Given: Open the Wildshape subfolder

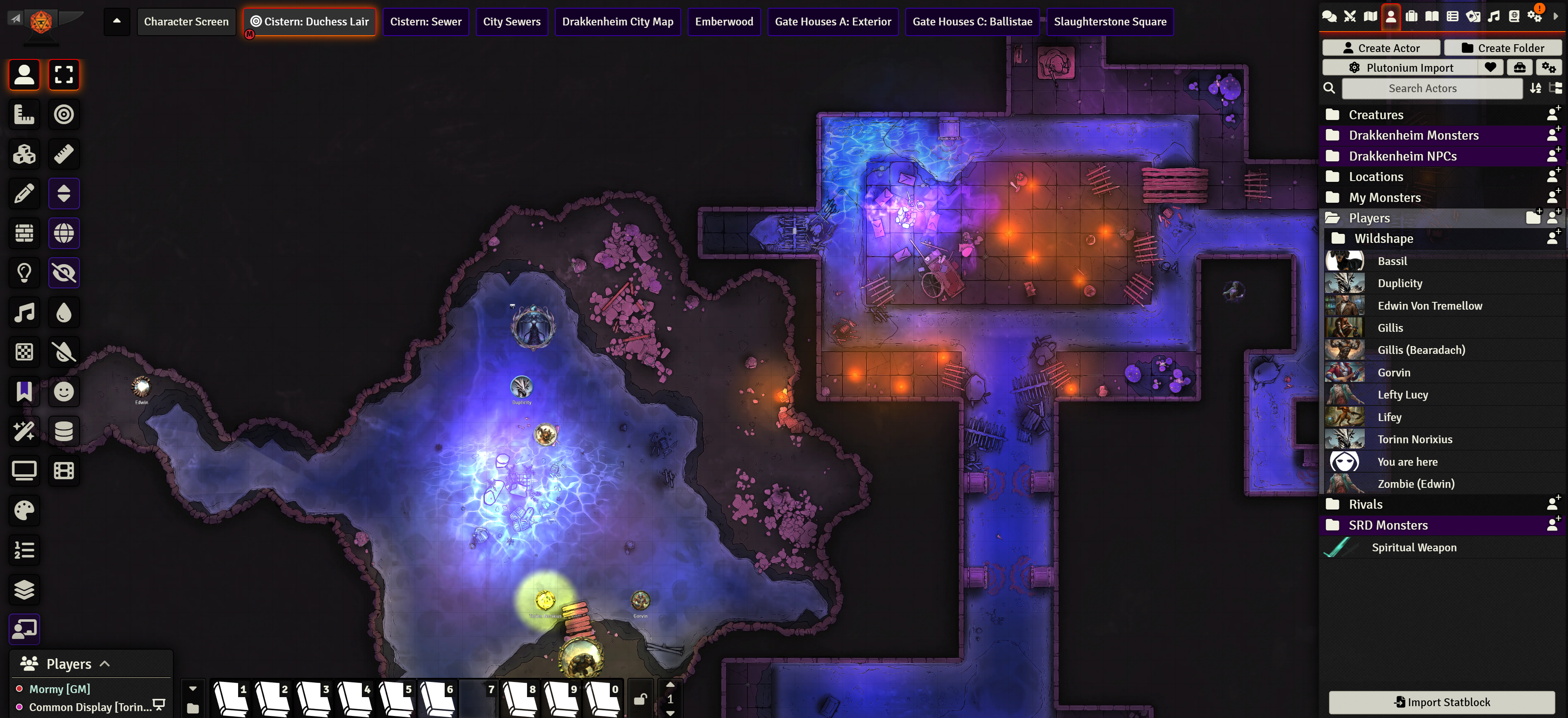Looking at the screenshot, I should (x=1383, y=238).
